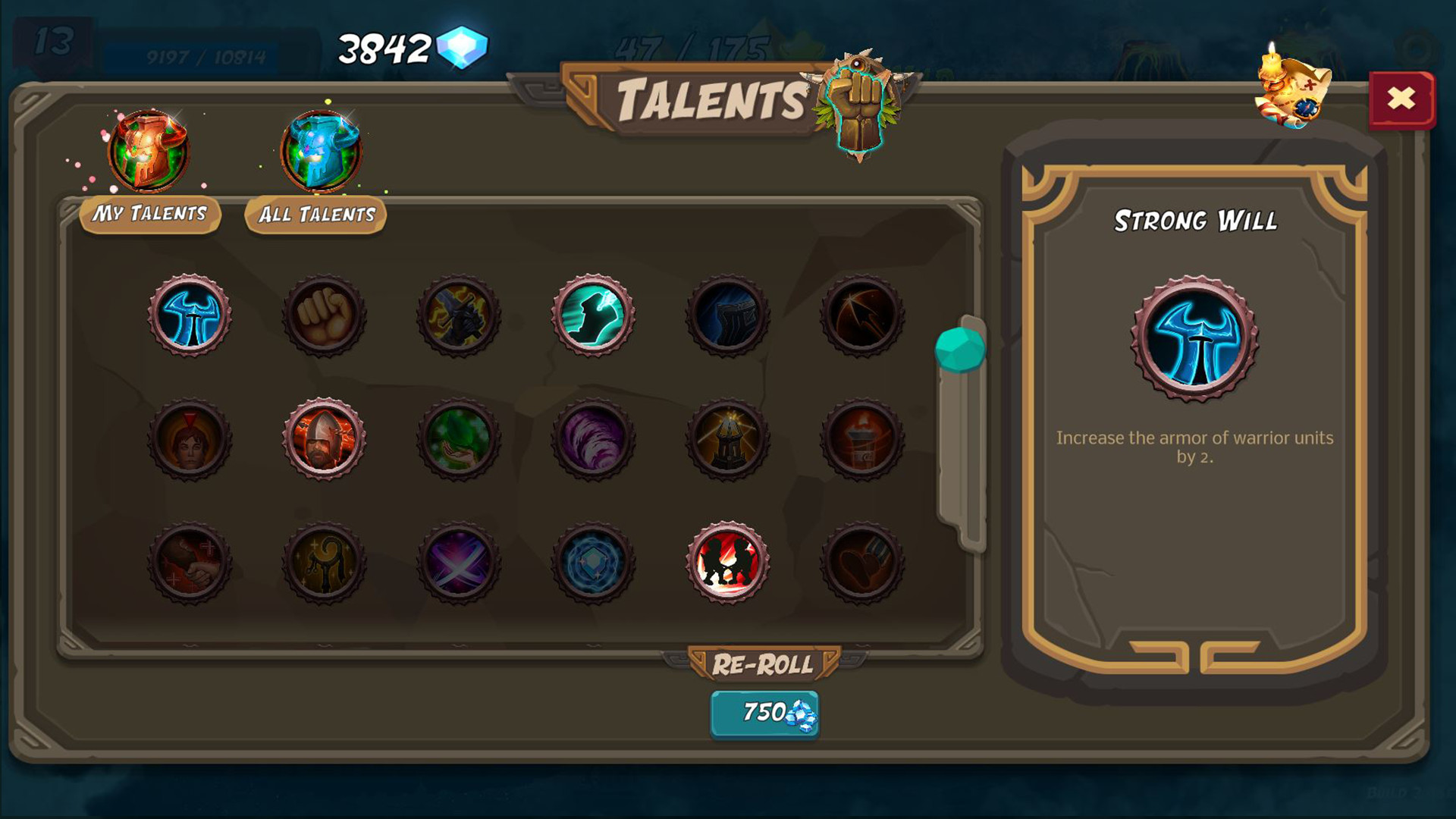The image size is (1456, 819).
Task: Re-roll talents for 750 gems
Action: pos(764,713)
